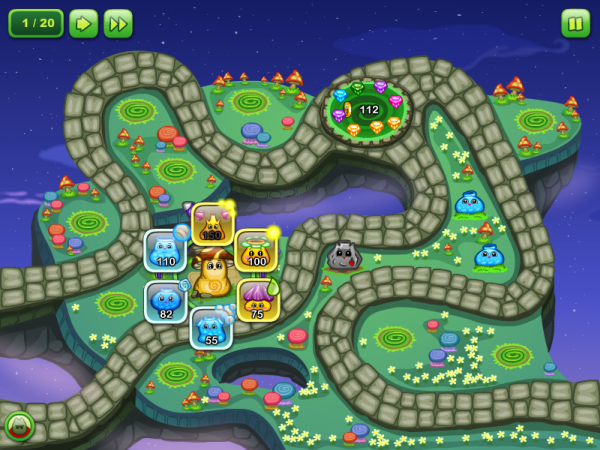The width and height of the screenshot is (600, 450).
Task: Pause the game
Action: [575, 23]
